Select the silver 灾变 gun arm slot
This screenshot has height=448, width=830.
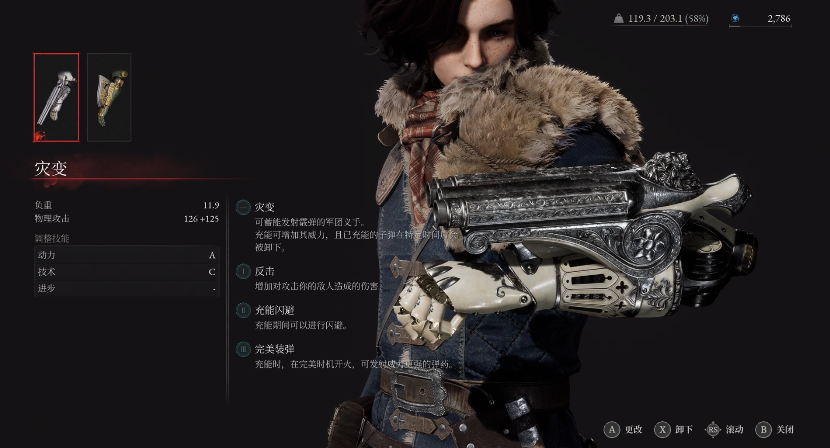(x=56, y=97)
